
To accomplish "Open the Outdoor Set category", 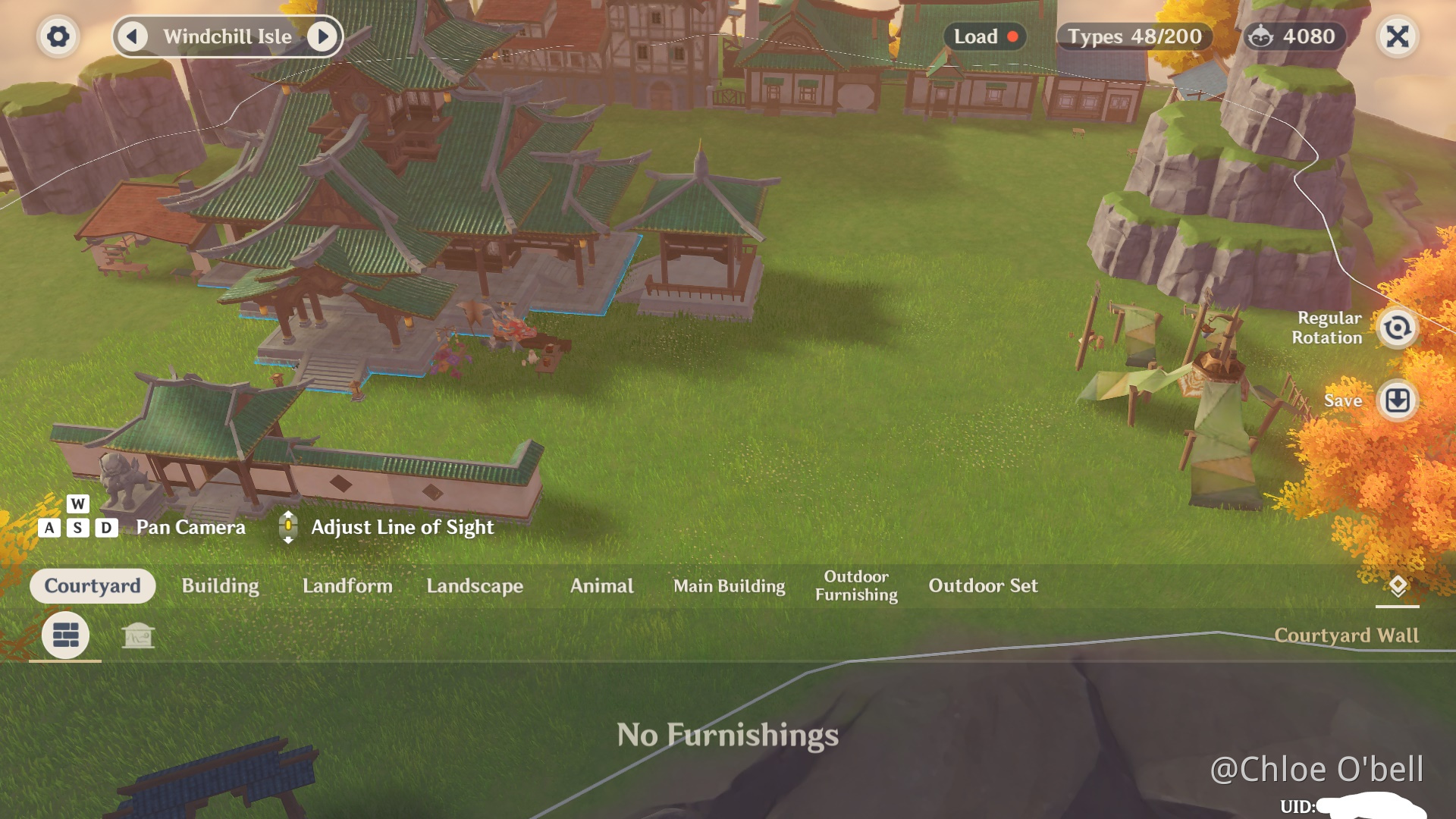I will (983, 585).
